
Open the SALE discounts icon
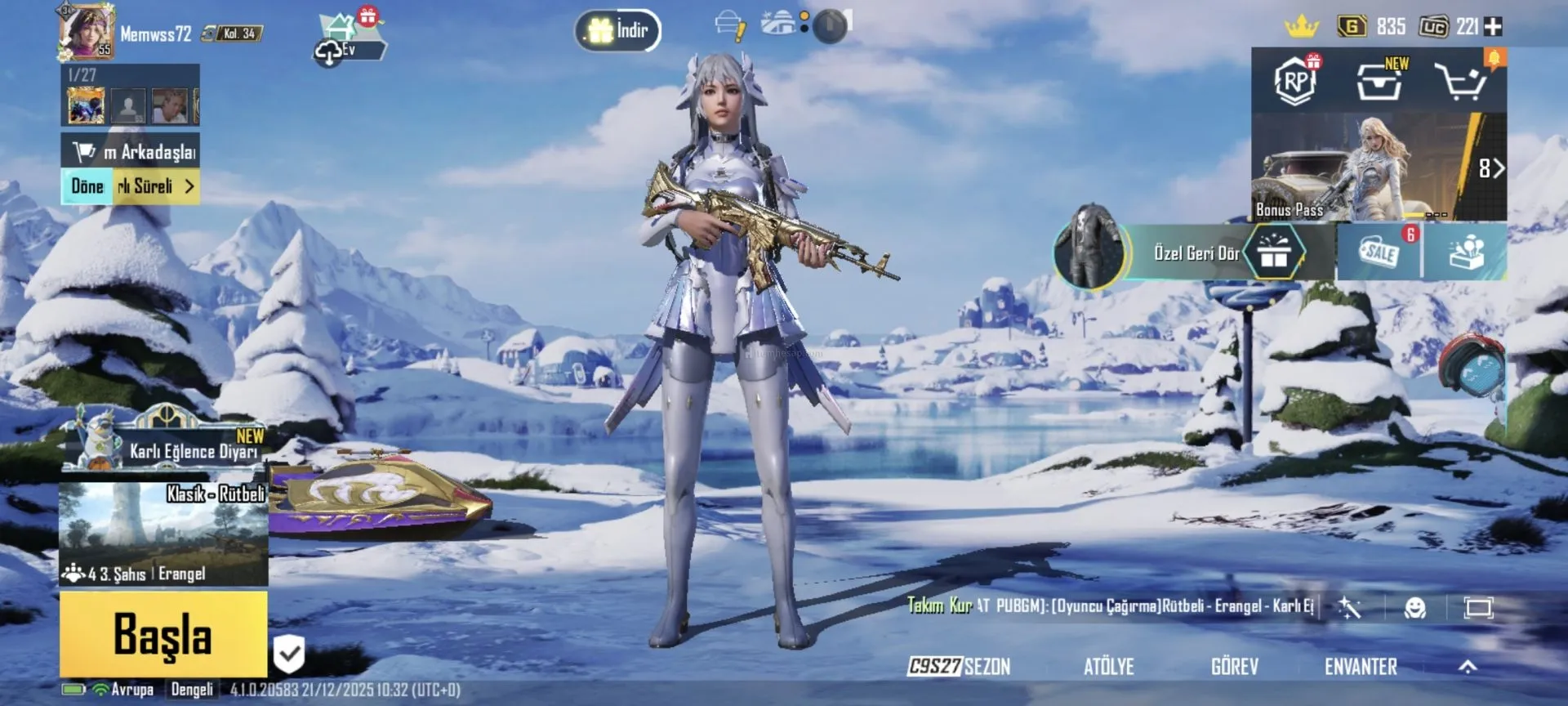pos(1380,252)
